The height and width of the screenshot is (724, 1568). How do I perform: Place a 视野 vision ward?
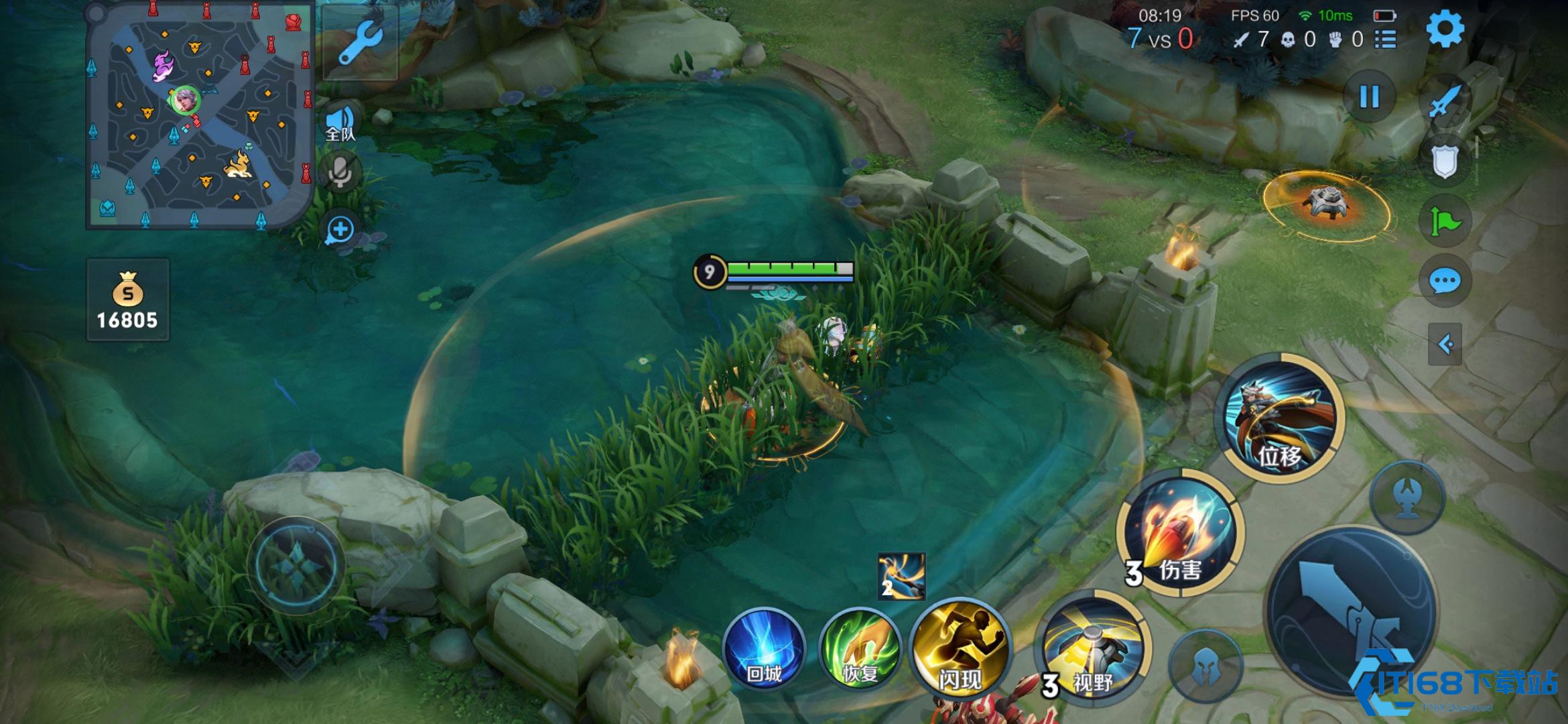pyautogui.click(x=1090, y=649)
